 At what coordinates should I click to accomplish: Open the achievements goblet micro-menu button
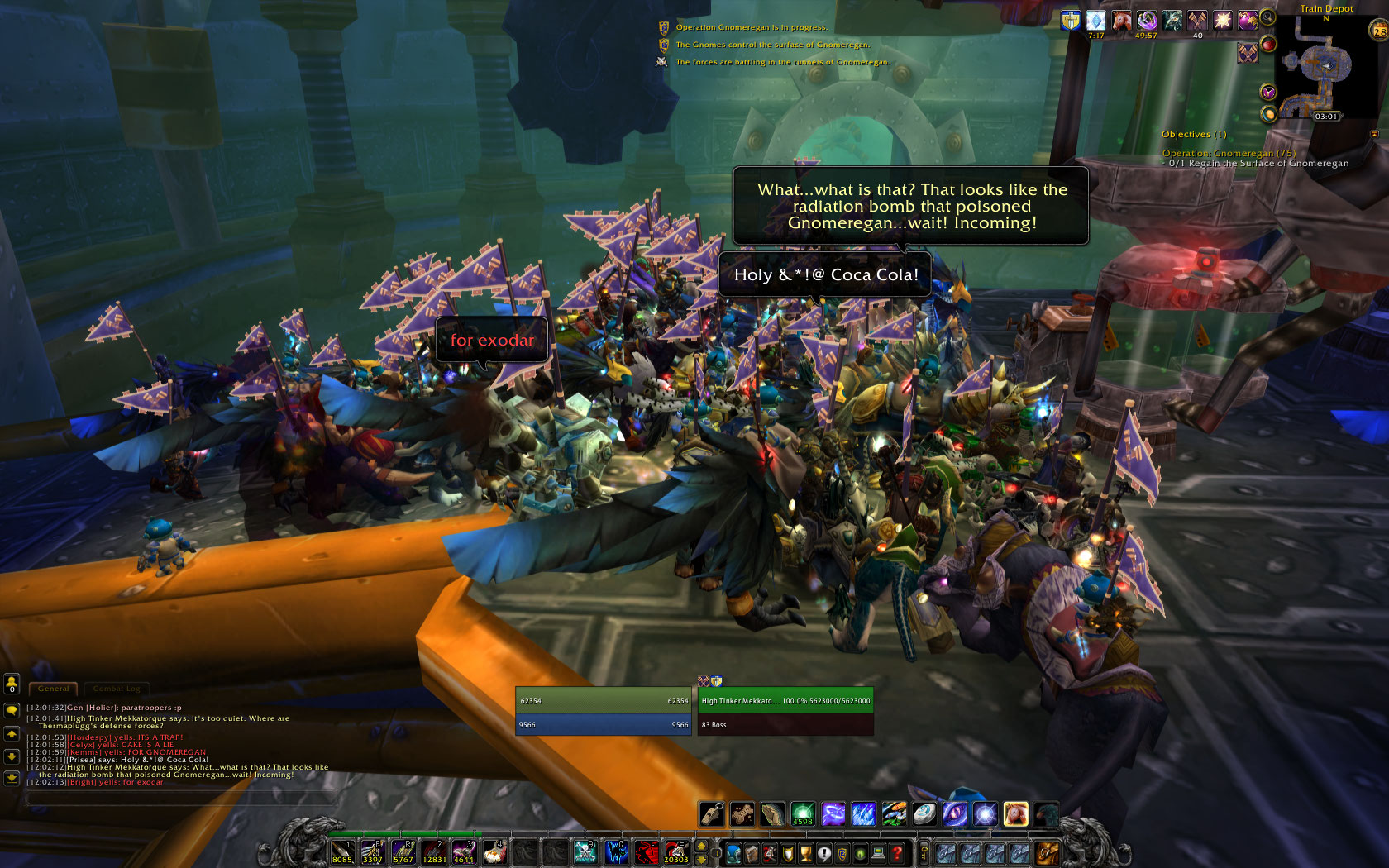[805, 853]
